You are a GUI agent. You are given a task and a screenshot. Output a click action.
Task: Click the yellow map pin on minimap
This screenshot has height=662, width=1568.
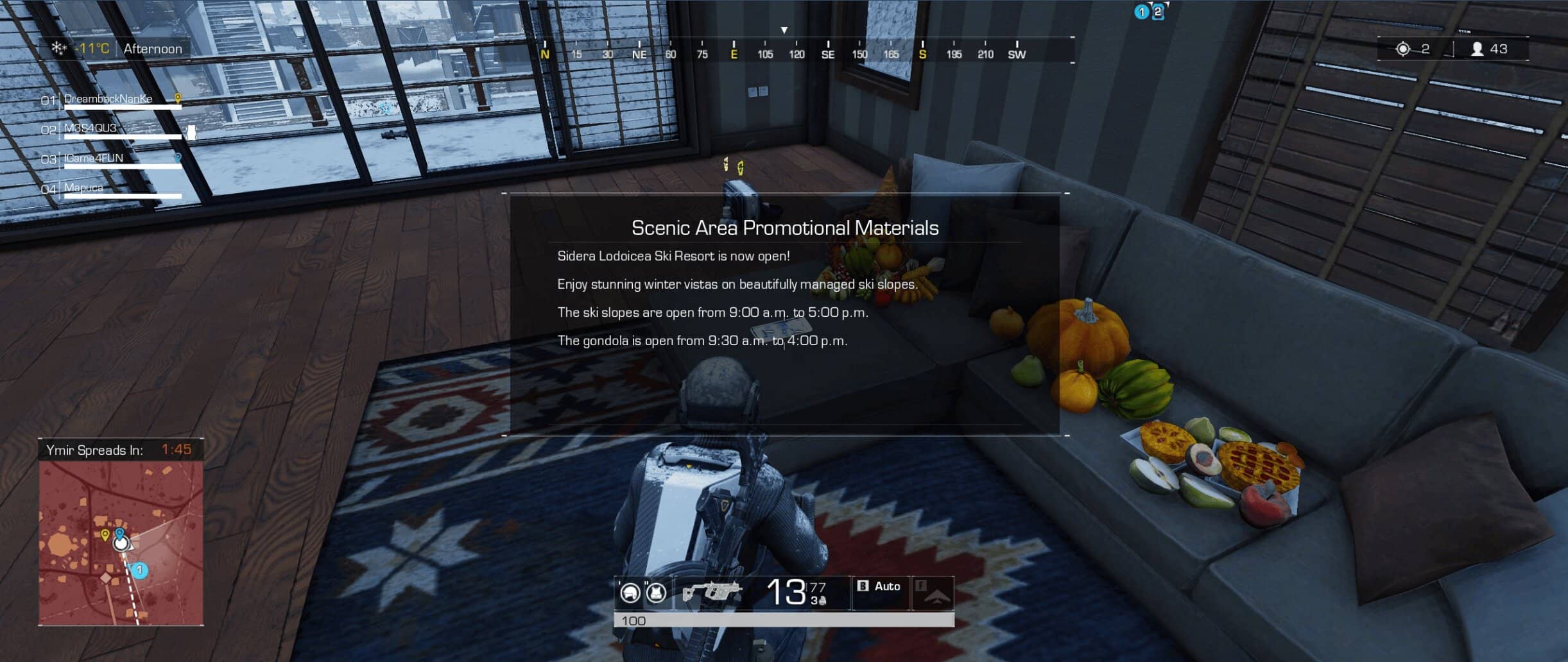click(105, 534)
